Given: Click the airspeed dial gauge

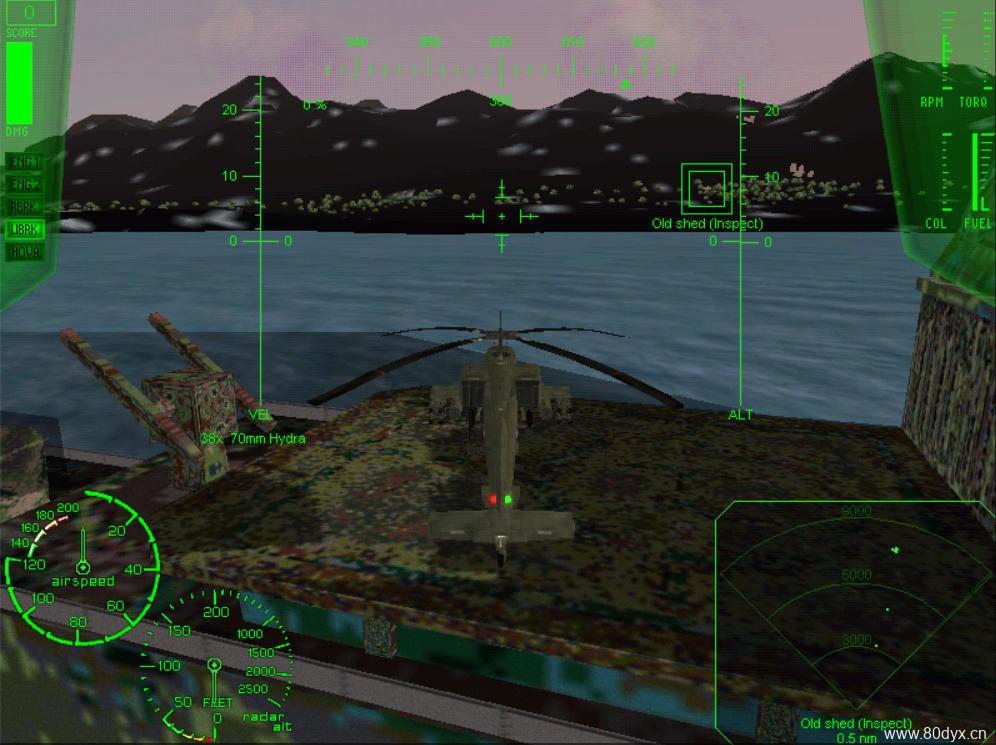Looking at the screenshot, I should click(x=83, y=567).
